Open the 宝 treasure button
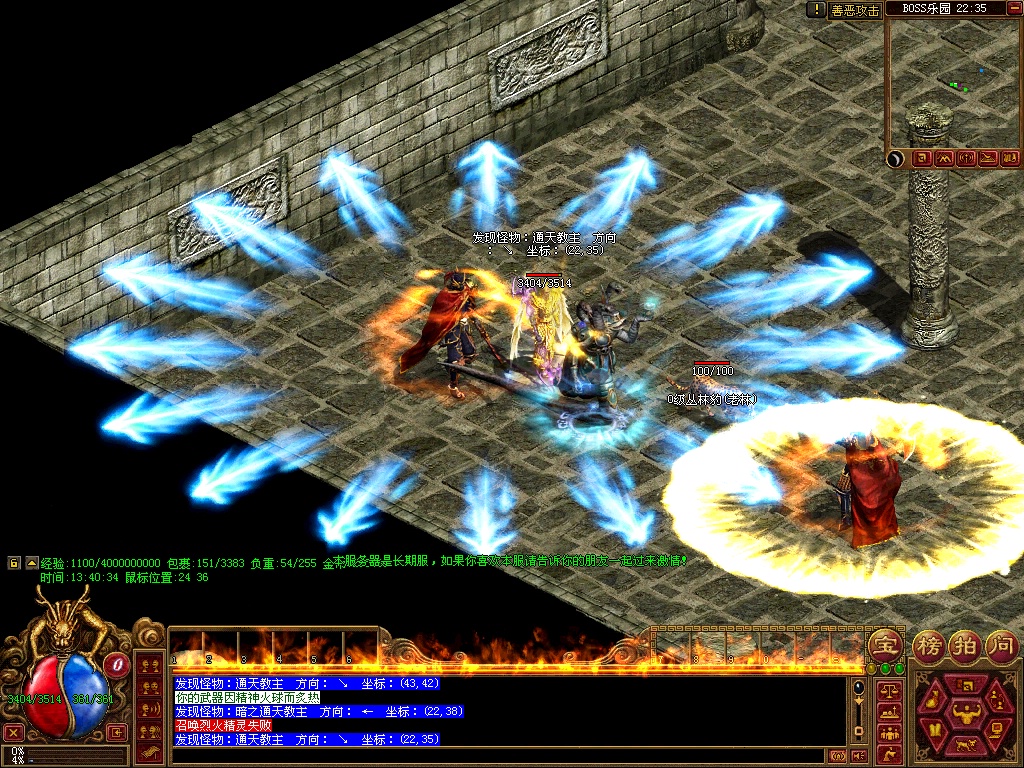 tap(884, 645)
